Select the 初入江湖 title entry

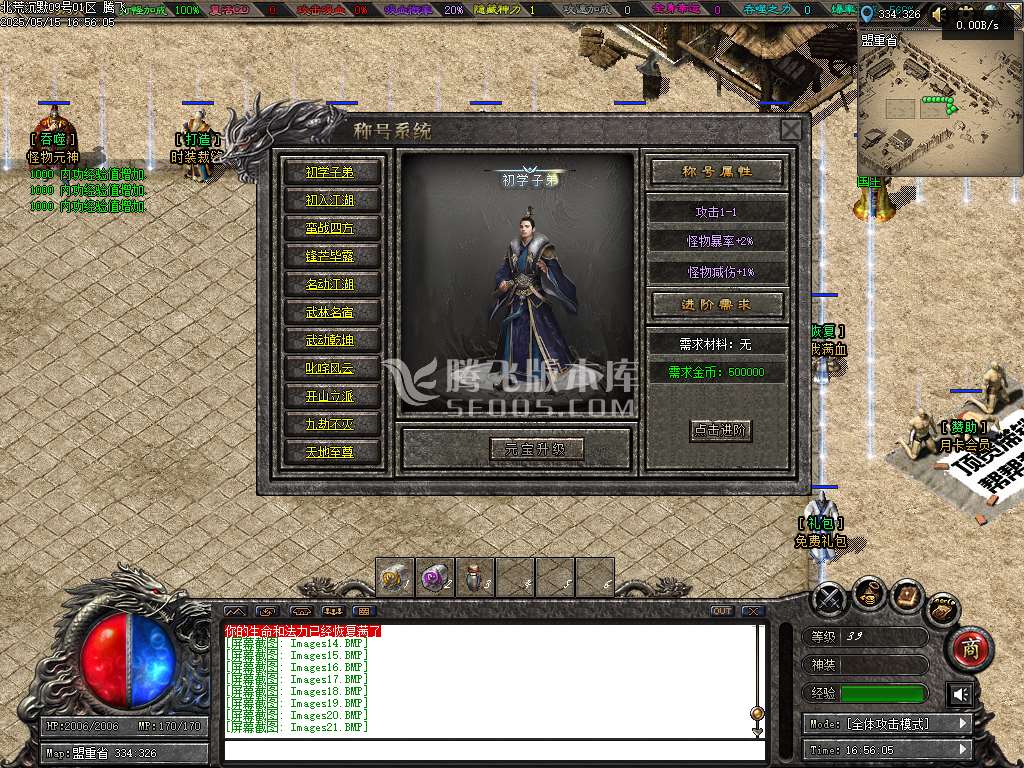point(329,200)
